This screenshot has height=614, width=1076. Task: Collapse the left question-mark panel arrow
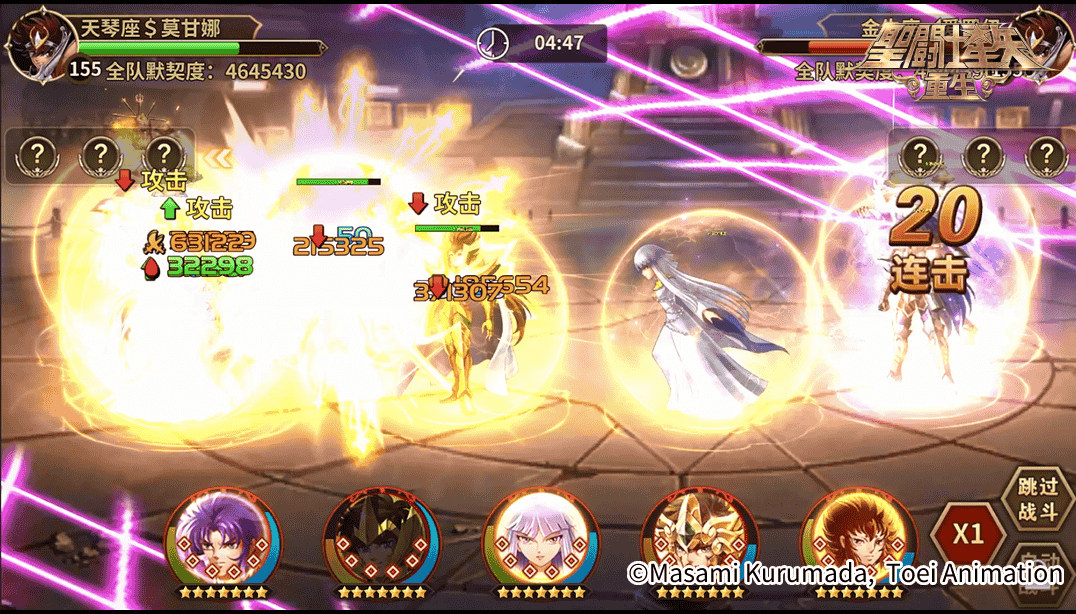217,157
